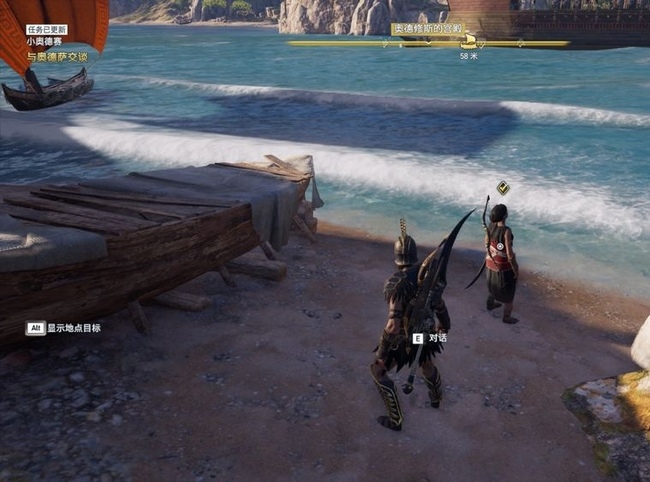Click the compass bar objective marker

click(469, 42)
